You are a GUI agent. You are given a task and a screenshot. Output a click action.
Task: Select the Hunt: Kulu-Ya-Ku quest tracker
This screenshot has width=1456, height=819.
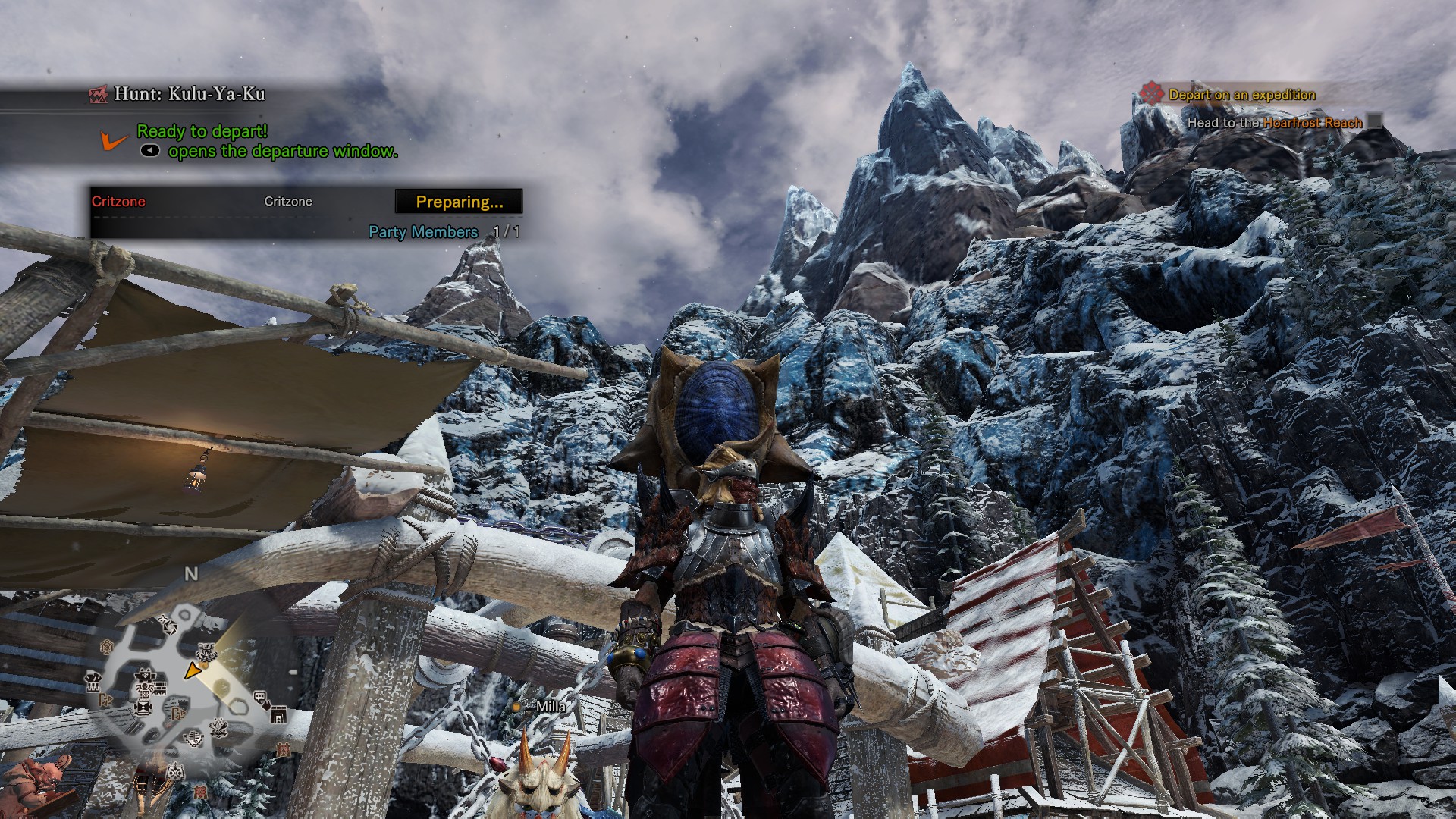pos(189,94)
